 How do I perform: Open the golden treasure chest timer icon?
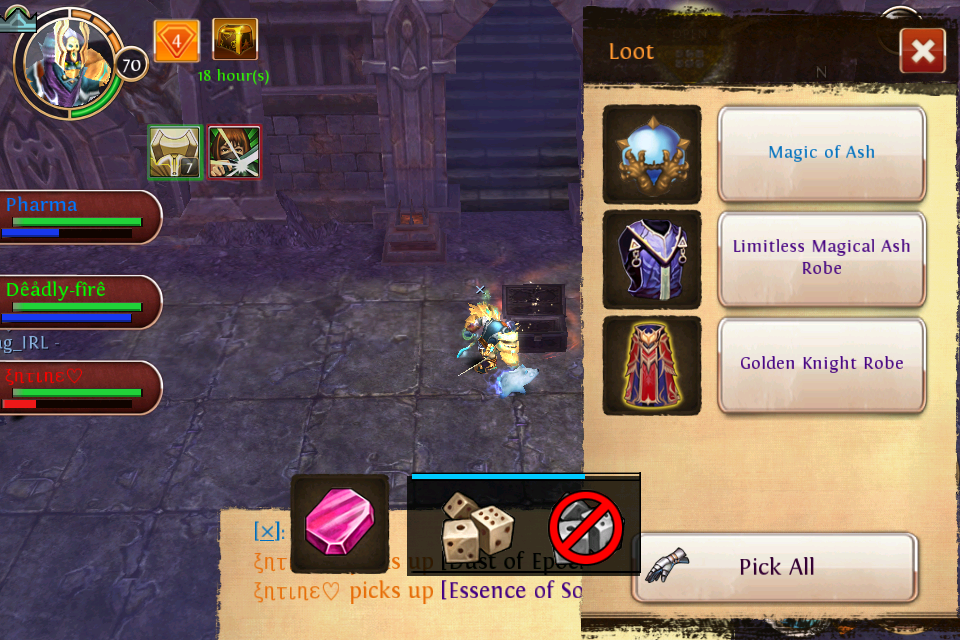coord(235,40)
